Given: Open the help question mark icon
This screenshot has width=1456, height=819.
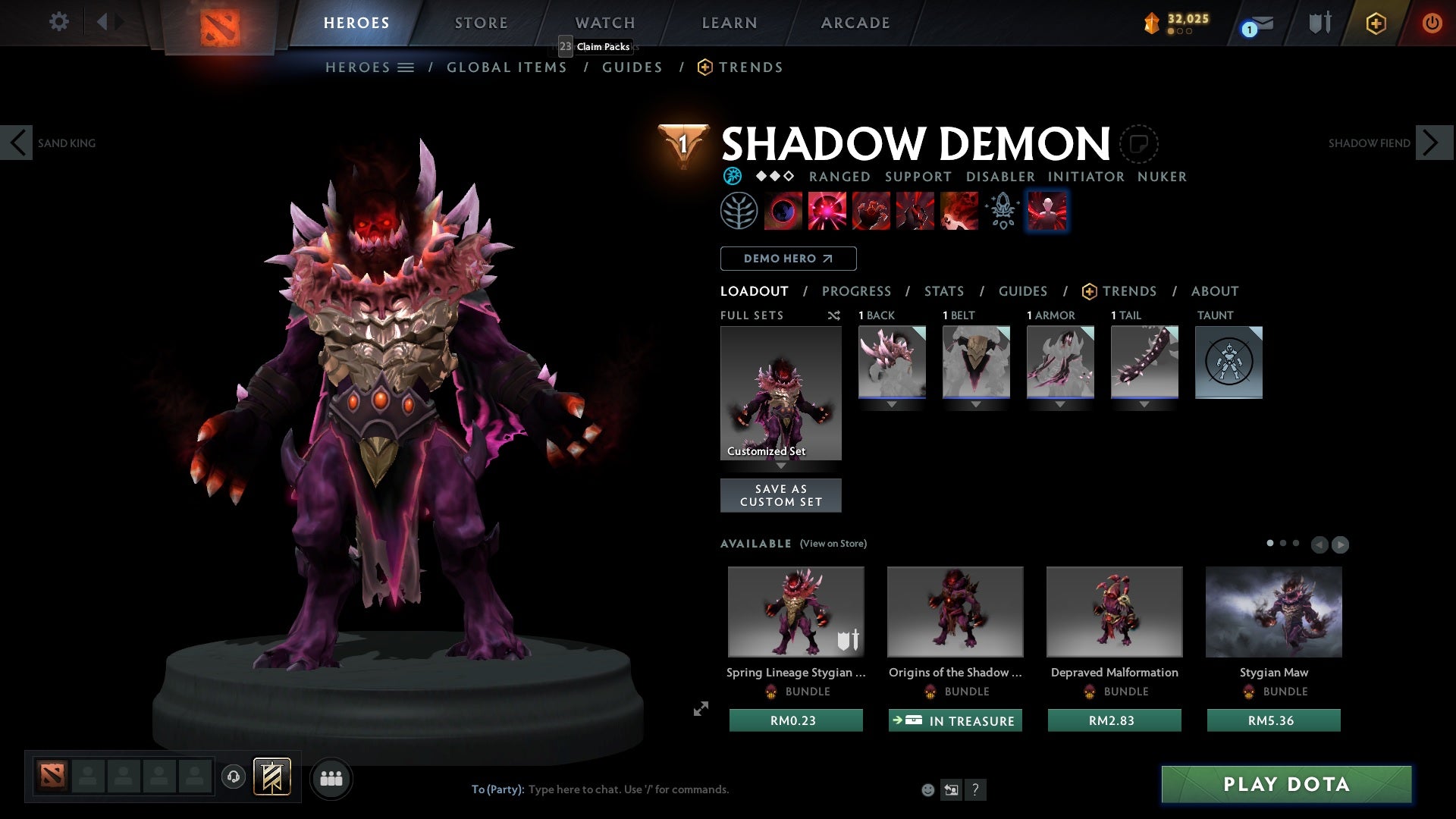Looking at the screenshot, I should click(975, 789).
